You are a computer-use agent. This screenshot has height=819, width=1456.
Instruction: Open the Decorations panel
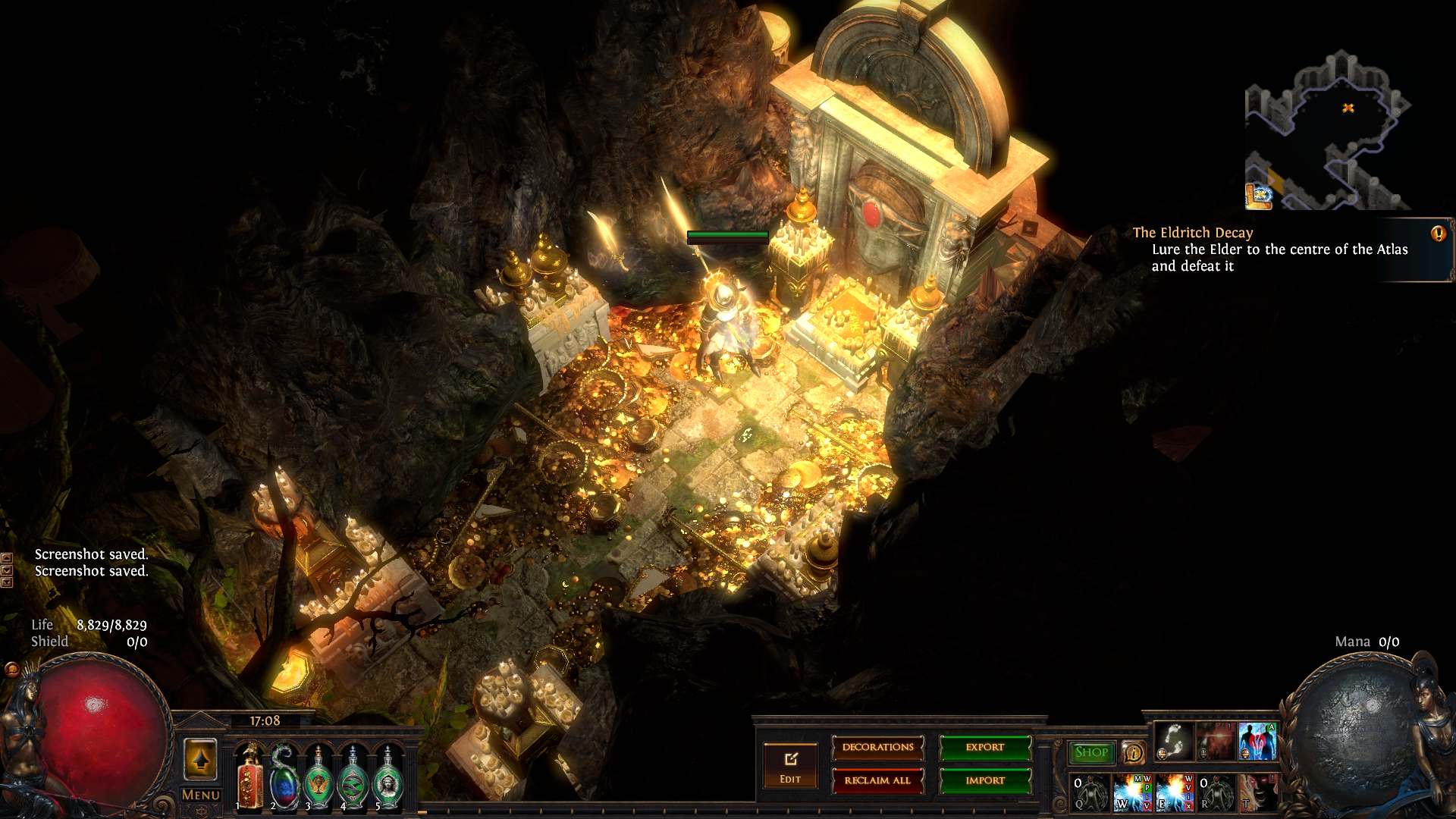[877, 748]
